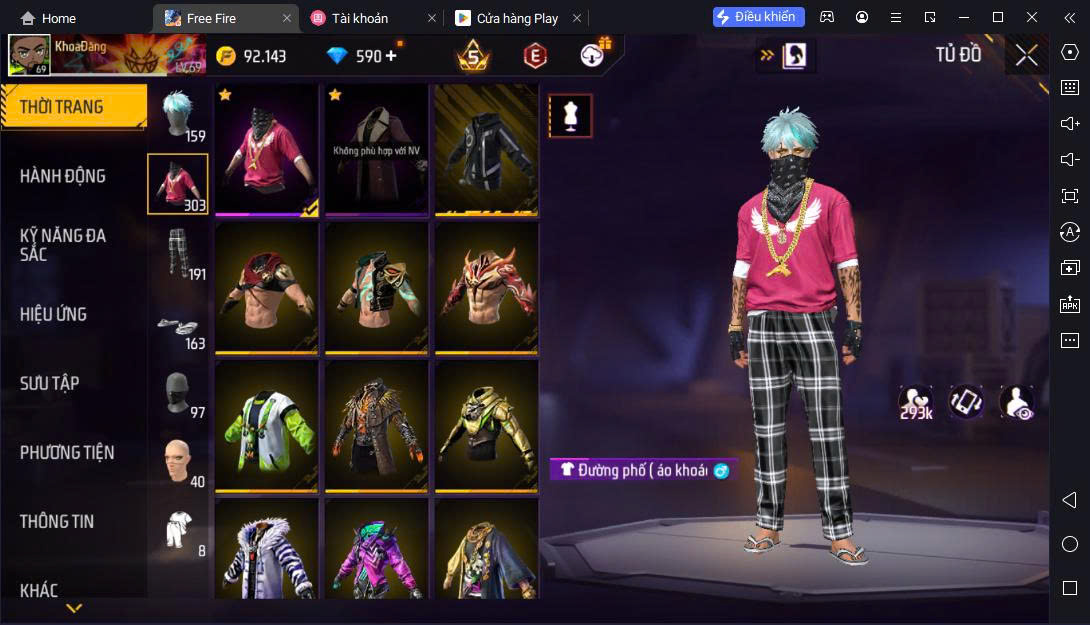Choose the hairstyle subcategory with 159 items
The width and height of the screenshot is (1090, 625).
178,114
